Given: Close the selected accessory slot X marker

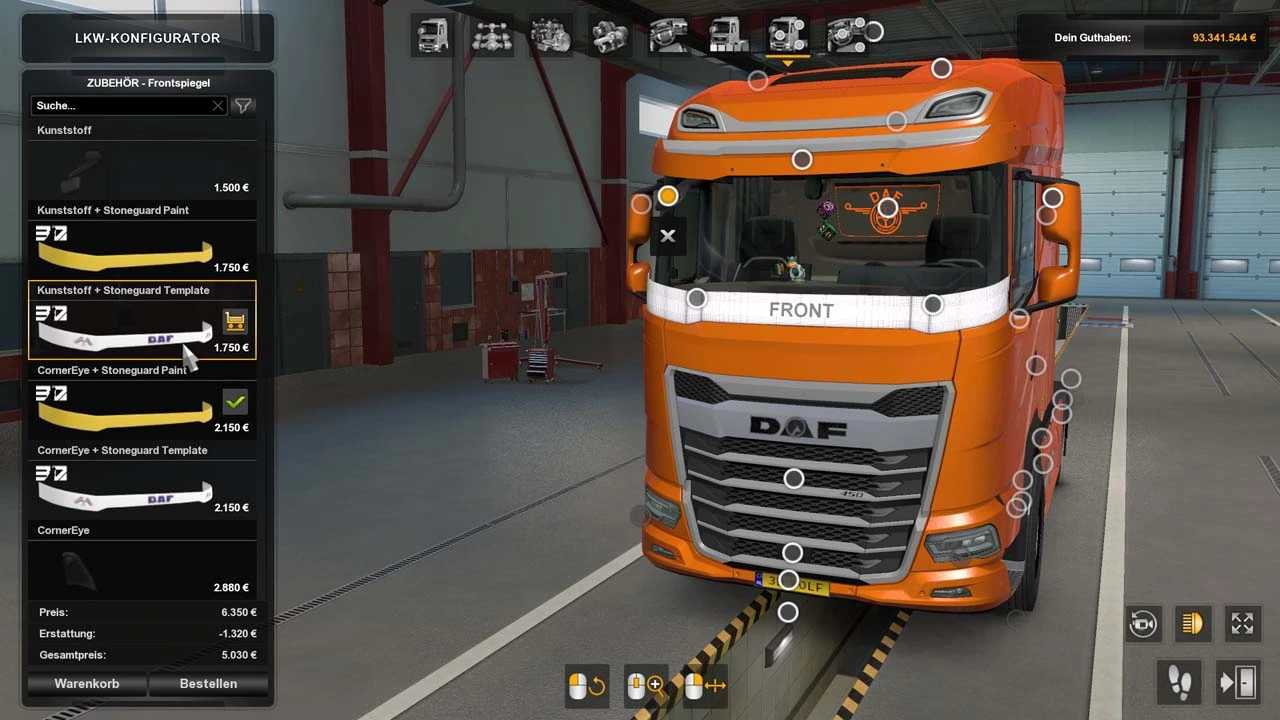Looking at the screenshot, I should pos(668,236).
